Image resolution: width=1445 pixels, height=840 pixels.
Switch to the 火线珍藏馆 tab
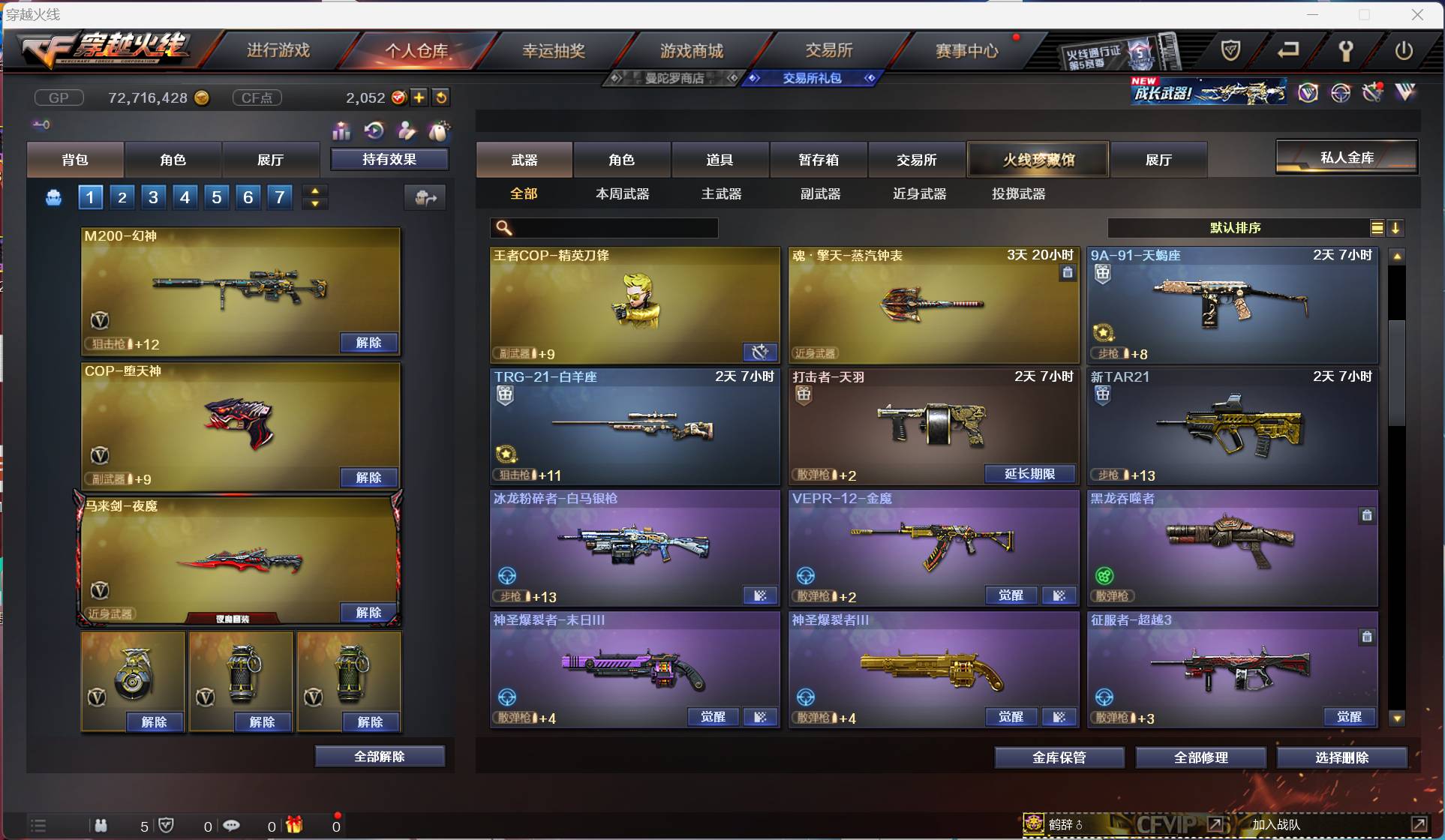click(1038, 160)
